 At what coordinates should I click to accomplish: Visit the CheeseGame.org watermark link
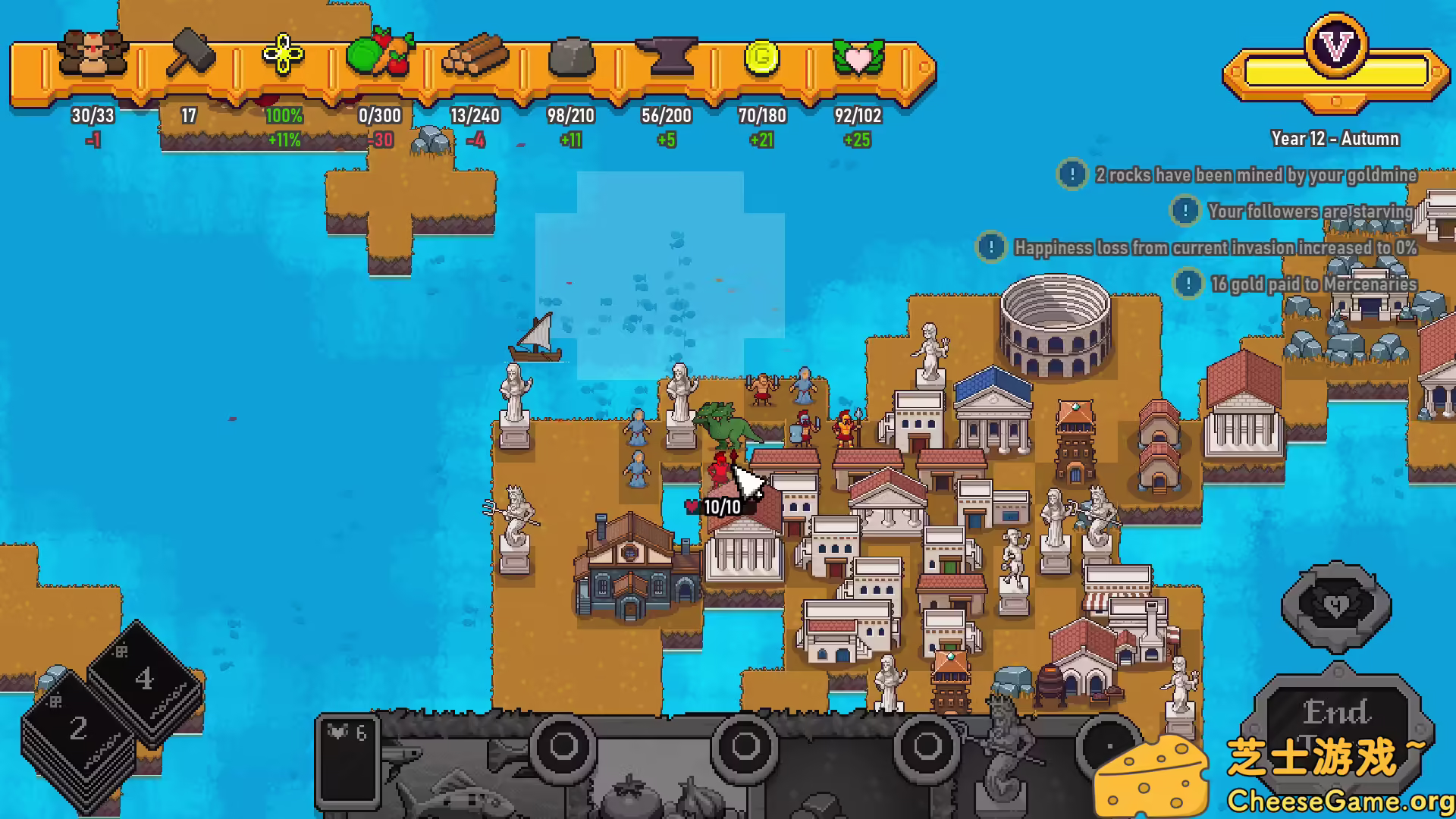pyautogui.click(x=1338, y=801)
